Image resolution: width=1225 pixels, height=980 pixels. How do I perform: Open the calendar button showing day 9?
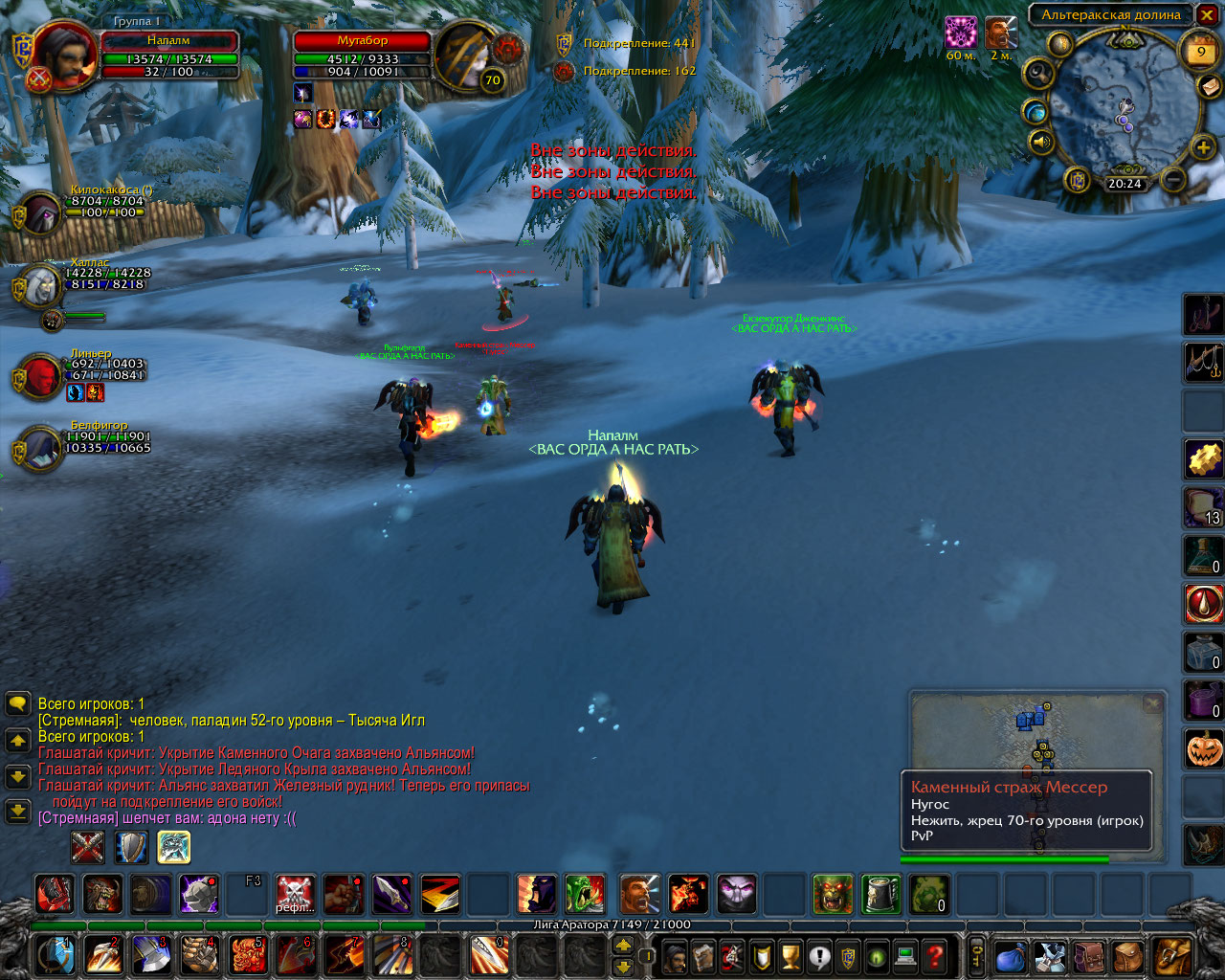[x=1200, y=53]
